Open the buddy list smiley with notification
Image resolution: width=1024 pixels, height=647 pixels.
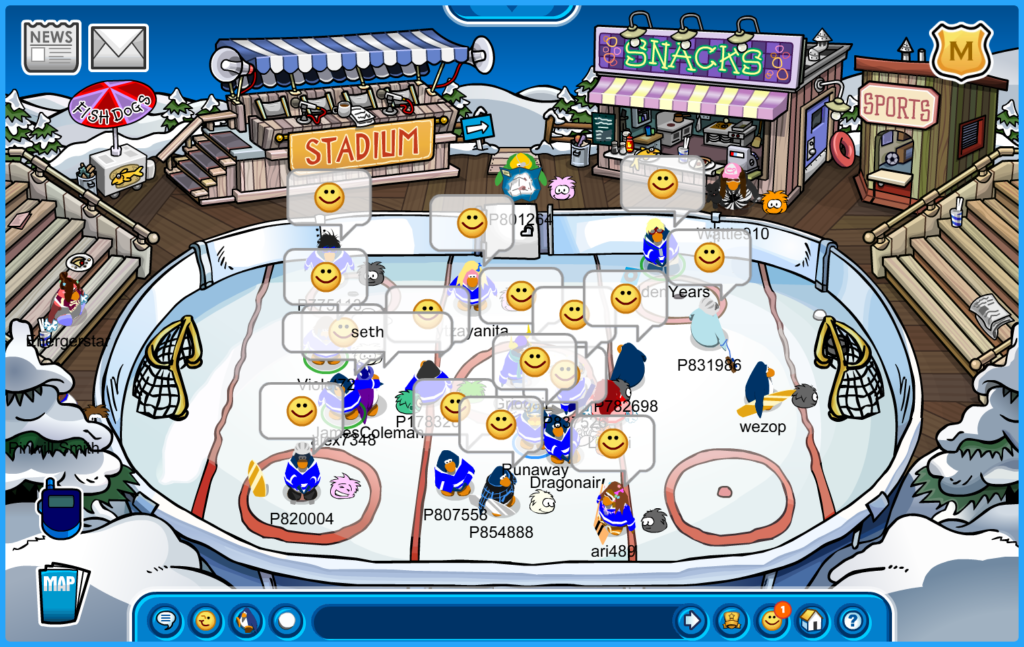771,621
